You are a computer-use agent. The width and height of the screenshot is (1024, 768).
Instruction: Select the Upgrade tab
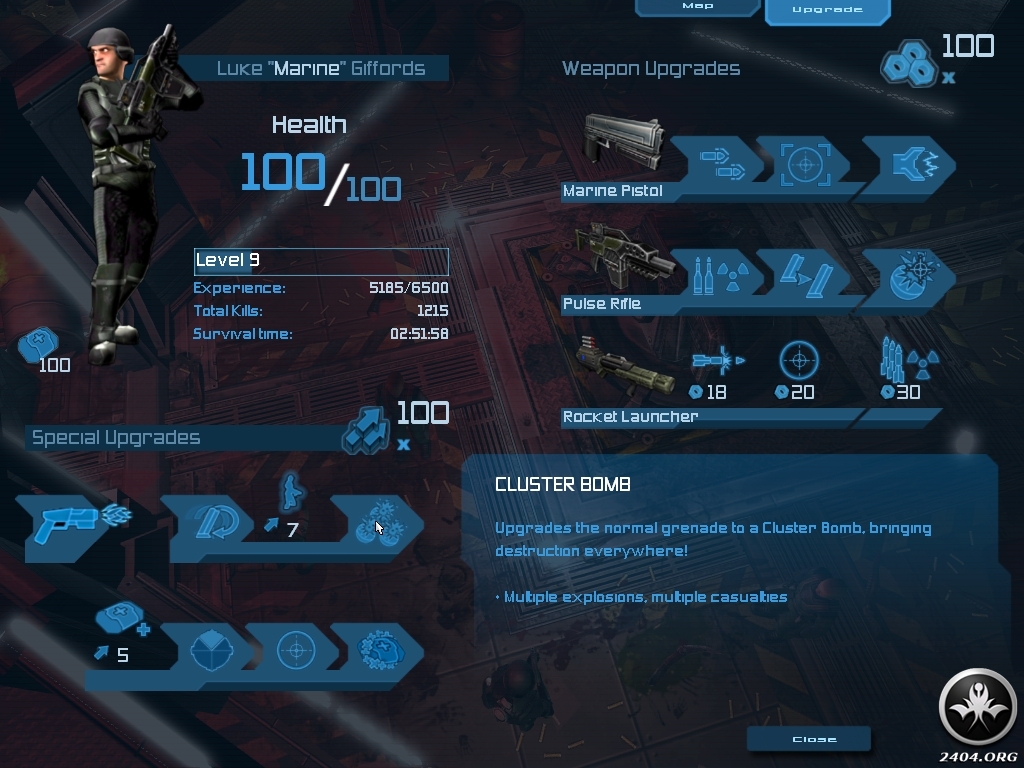[827, 10]
